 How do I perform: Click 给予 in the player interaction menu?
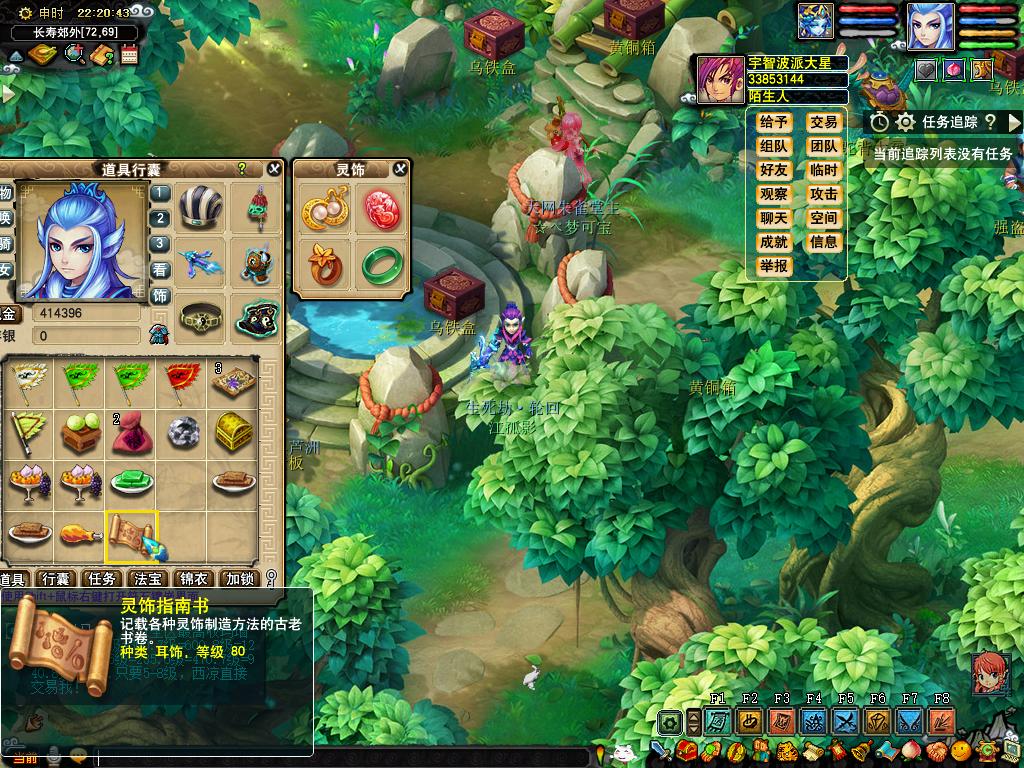pyautogui.click(x=774, y=122)
